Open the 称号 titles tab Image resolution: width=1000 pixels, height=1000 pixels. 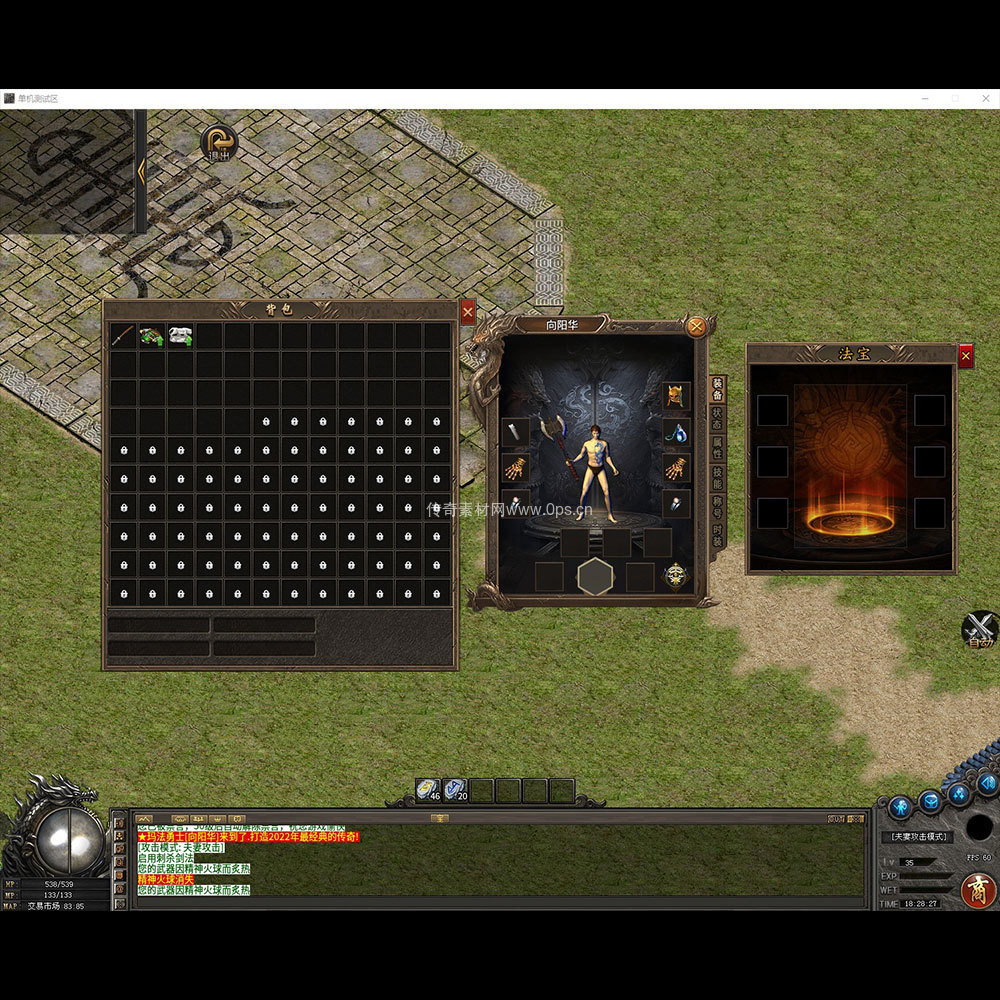coord(717,508)
